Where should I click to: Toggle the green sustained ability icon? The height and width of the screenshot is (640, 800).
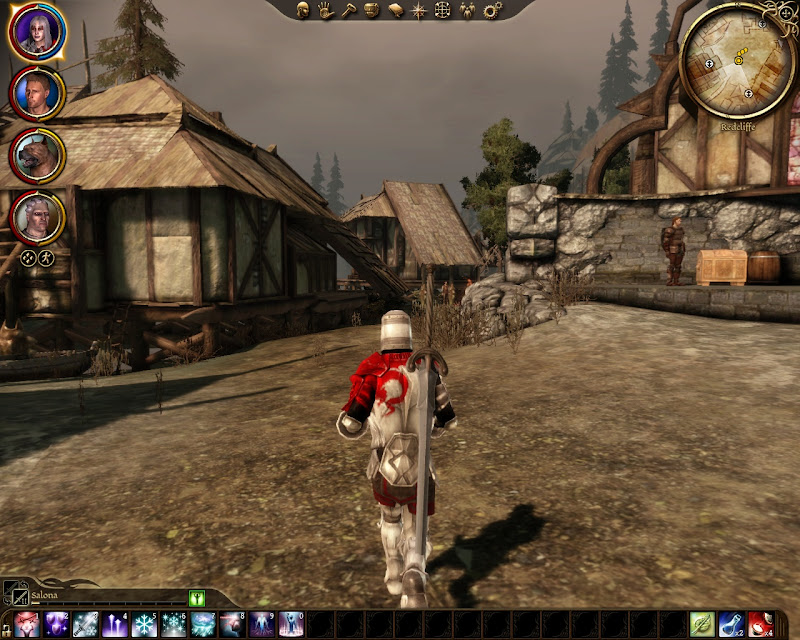196,598
